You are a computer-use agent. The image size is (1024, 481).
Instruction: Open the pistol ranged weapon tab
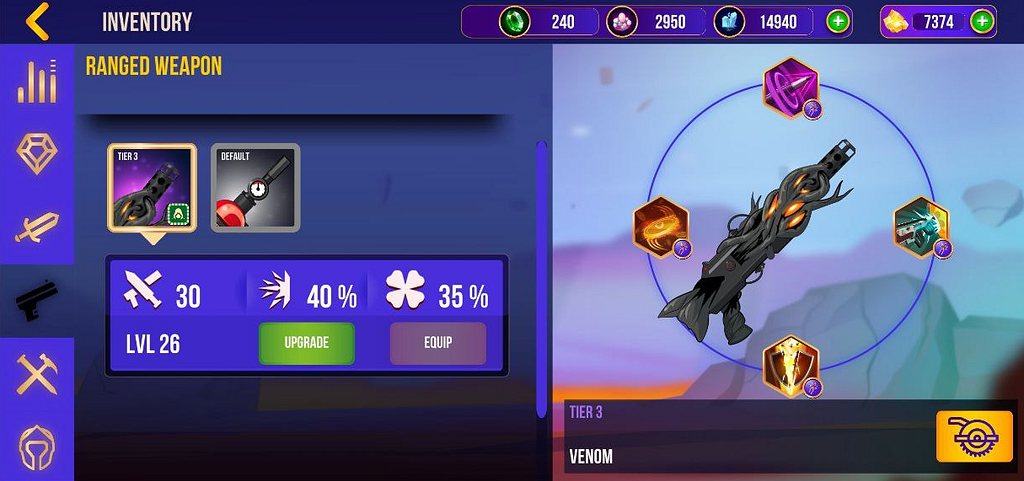coord(37,300)
